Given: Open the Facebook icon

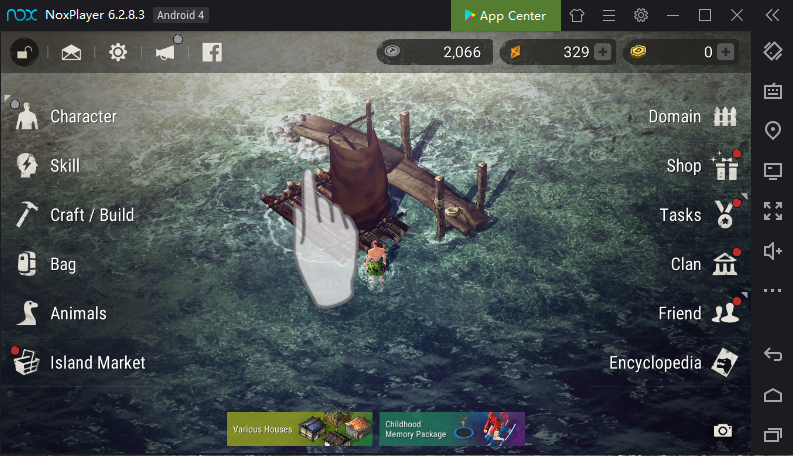Looking at the screenshot, I should pyautogui.click(x=212, y=52).
